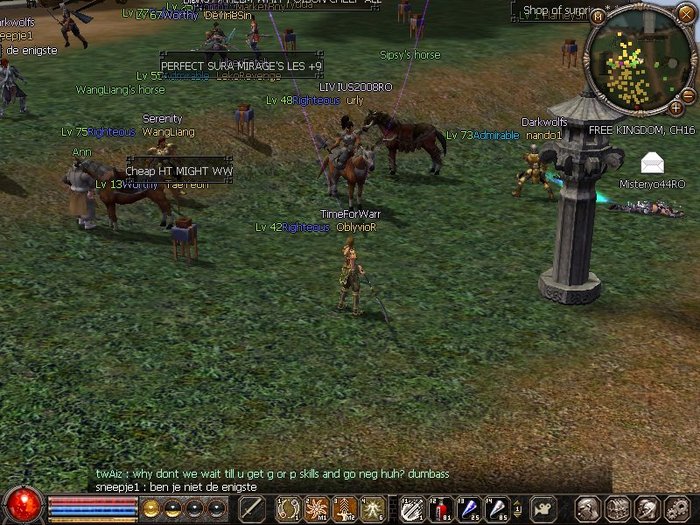Screen dimensions: 700x525
Task: Activate the tree-shaped skill in slot 3
Action: point(345,508)
